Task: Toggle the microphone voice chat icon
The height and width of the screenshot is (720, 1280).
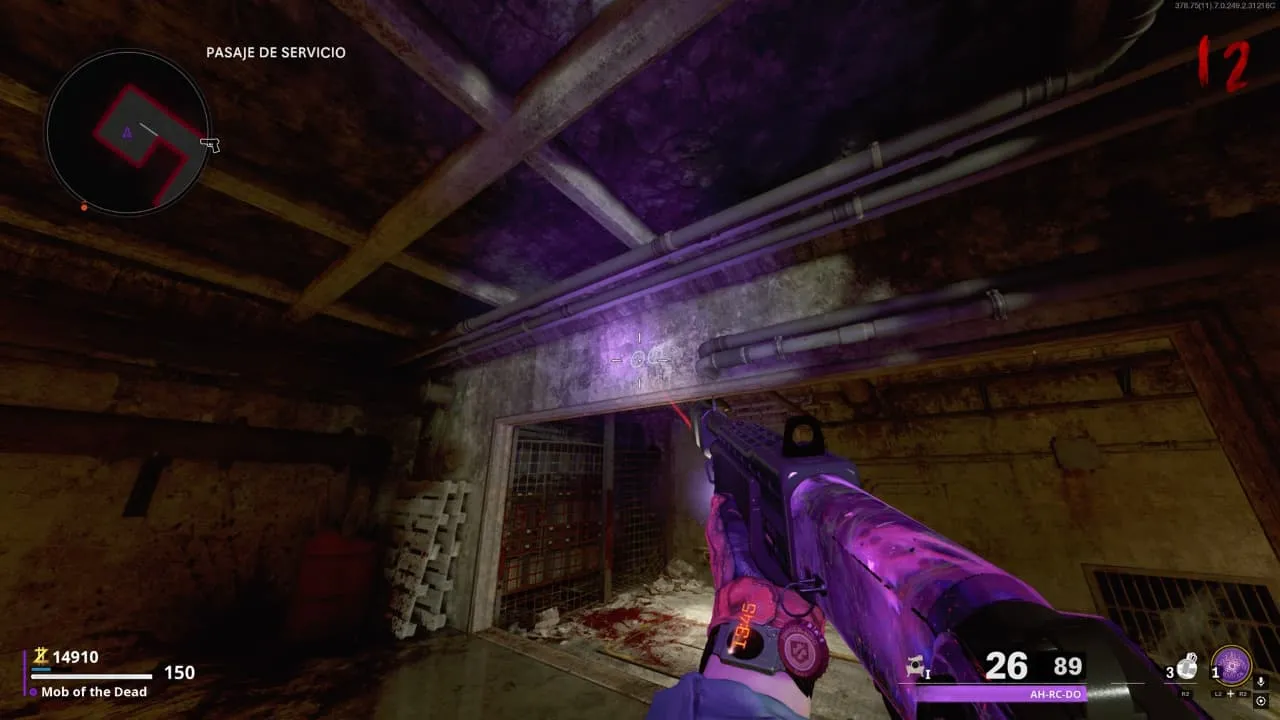Action: (x=1261, y=681)
